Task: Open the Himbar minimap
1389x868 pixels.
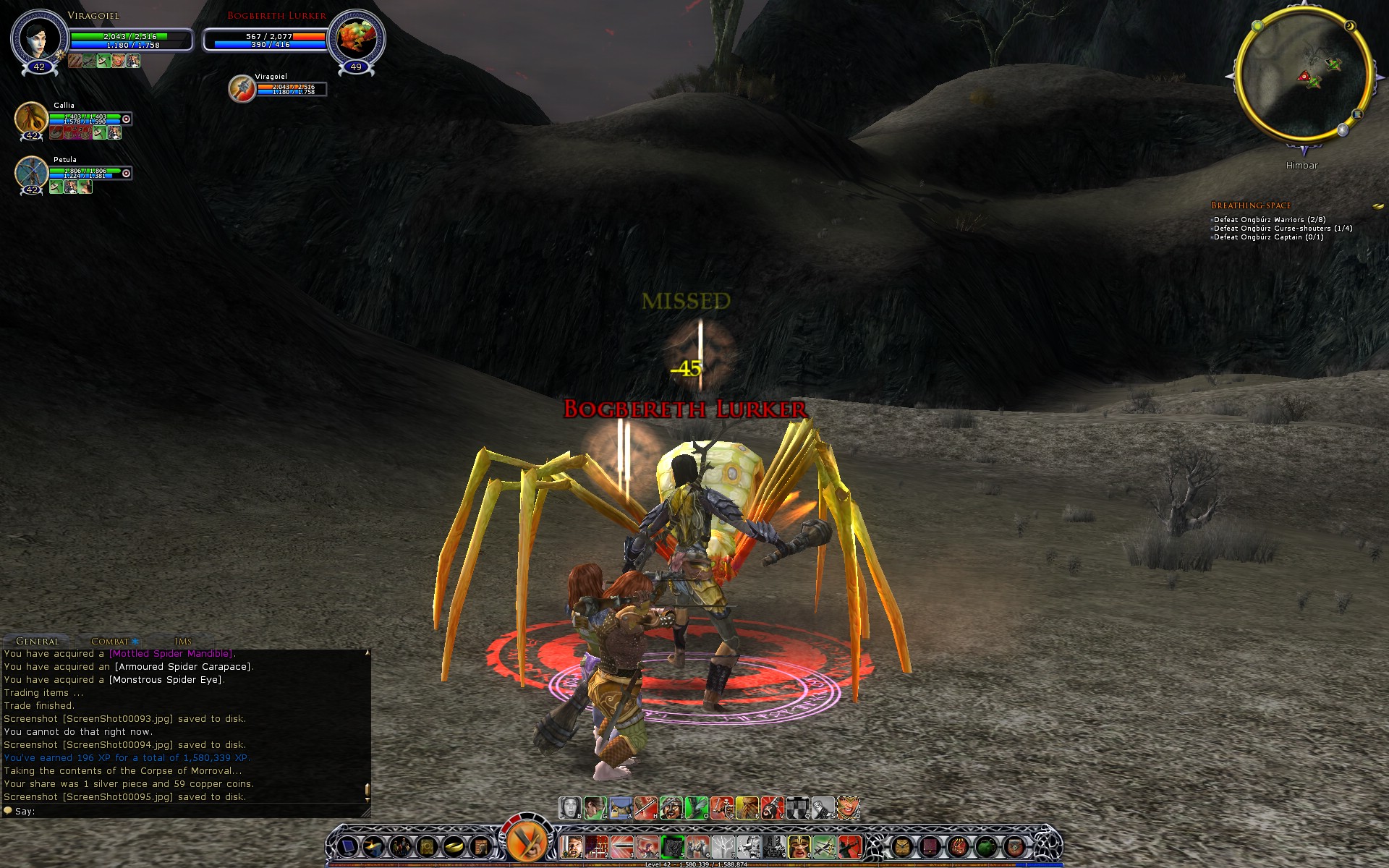Action: [1303, 75]
